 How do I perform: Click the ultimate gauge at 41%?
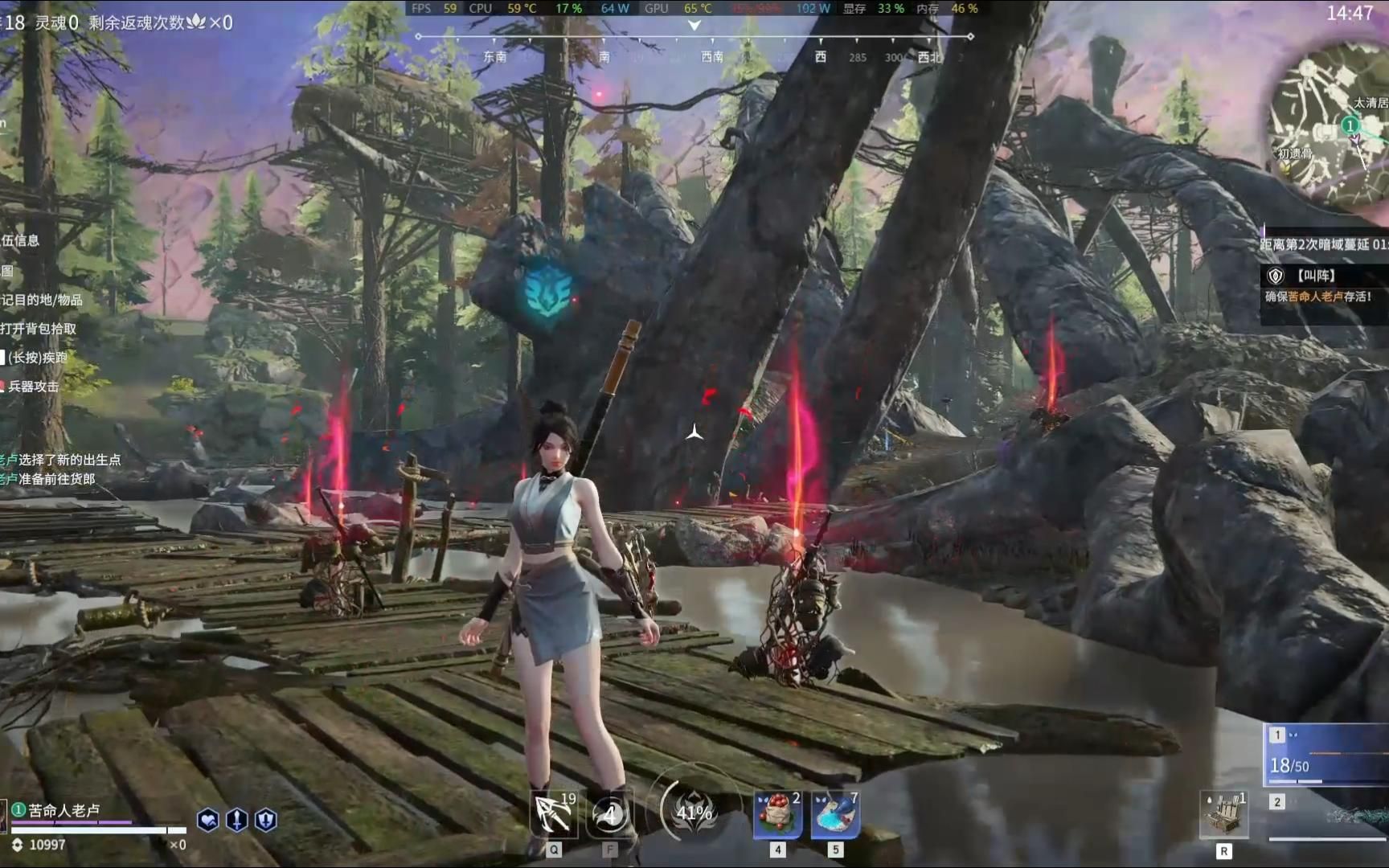coord(694,813)
